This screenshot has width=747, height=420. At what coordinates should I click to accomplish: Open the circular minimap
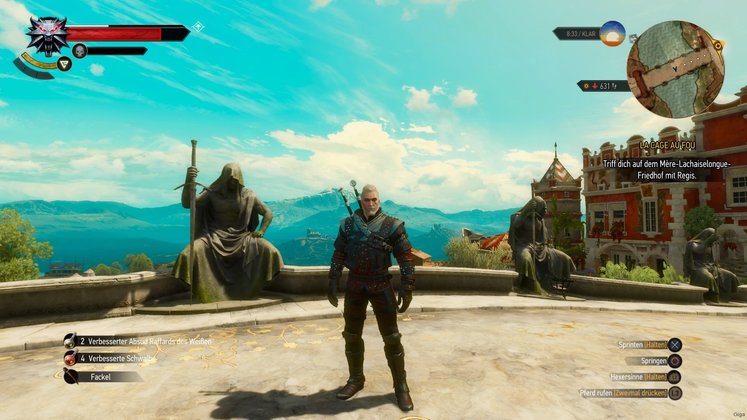tap(675, 68)
